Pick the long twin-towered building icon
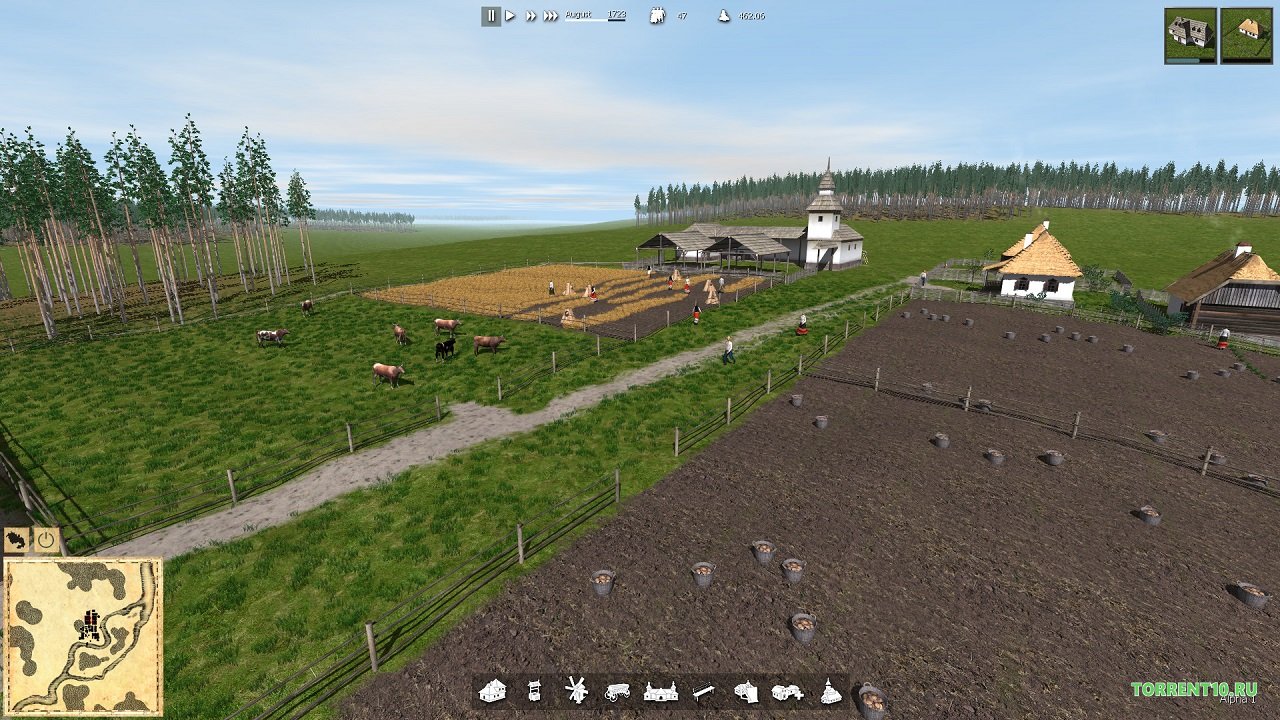This screenshot has height=720, width=1280. [x=661, y=691]
